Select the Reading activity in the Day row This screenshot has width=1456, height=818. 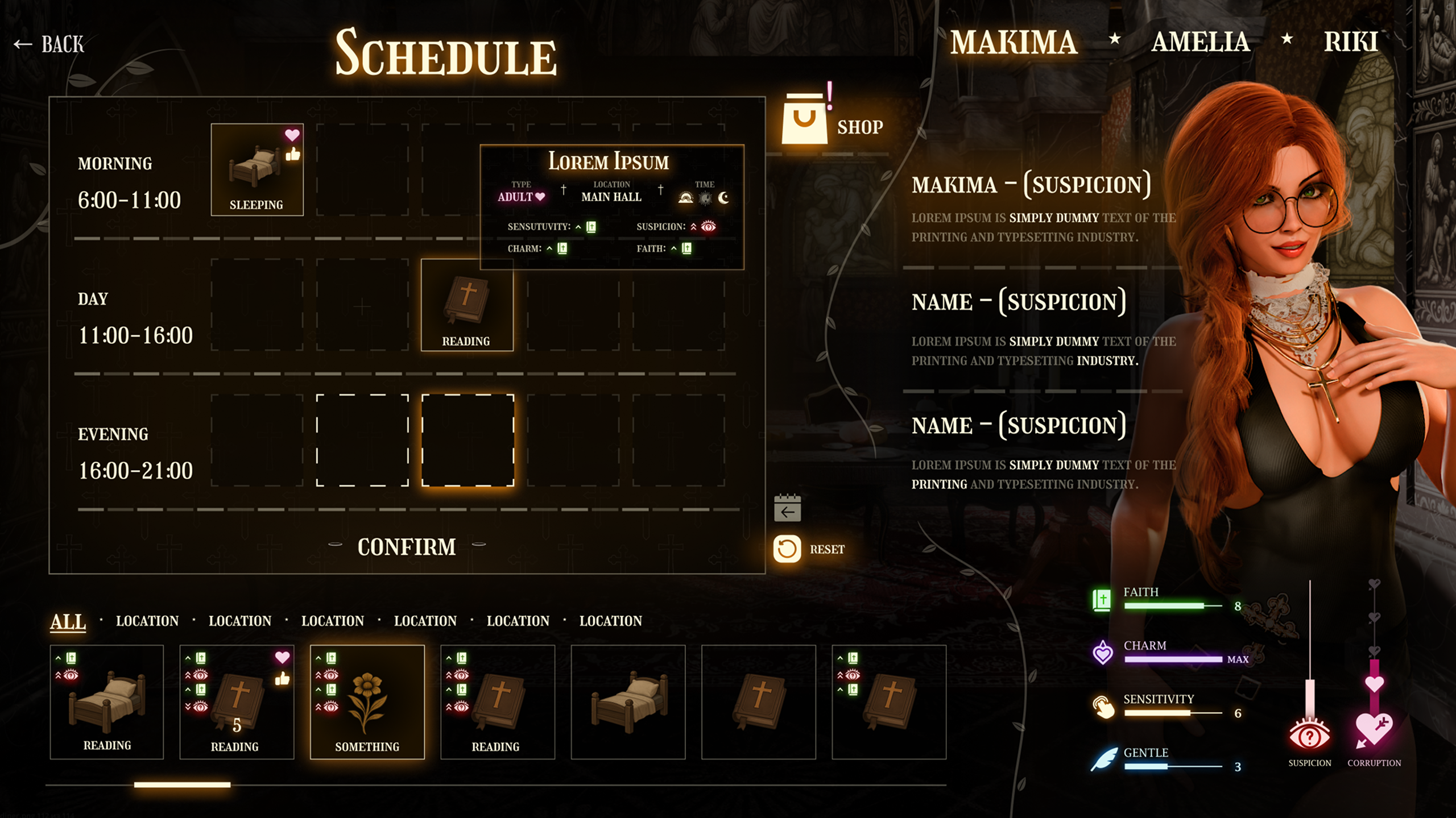pos(467,305)
